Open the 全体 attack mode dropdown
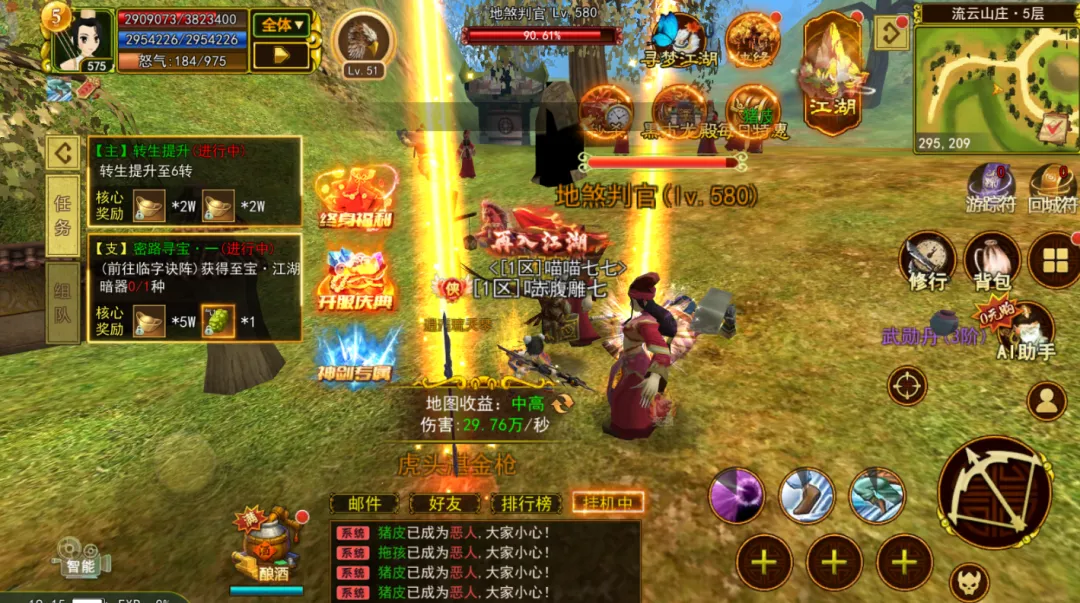 [x=280, y=24]
